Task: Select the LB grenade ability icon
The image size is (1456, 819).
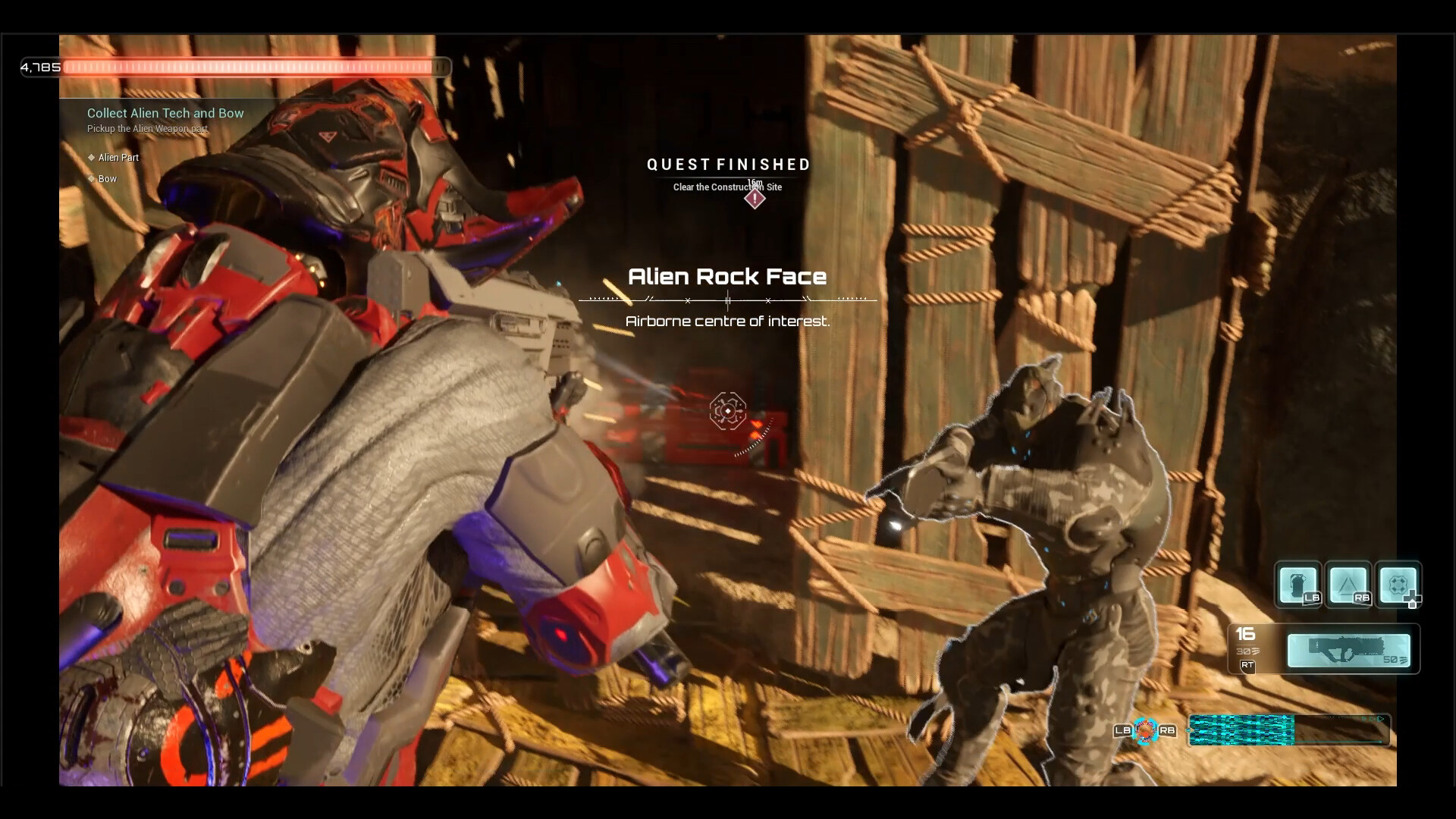Action: coord(1300,584)
